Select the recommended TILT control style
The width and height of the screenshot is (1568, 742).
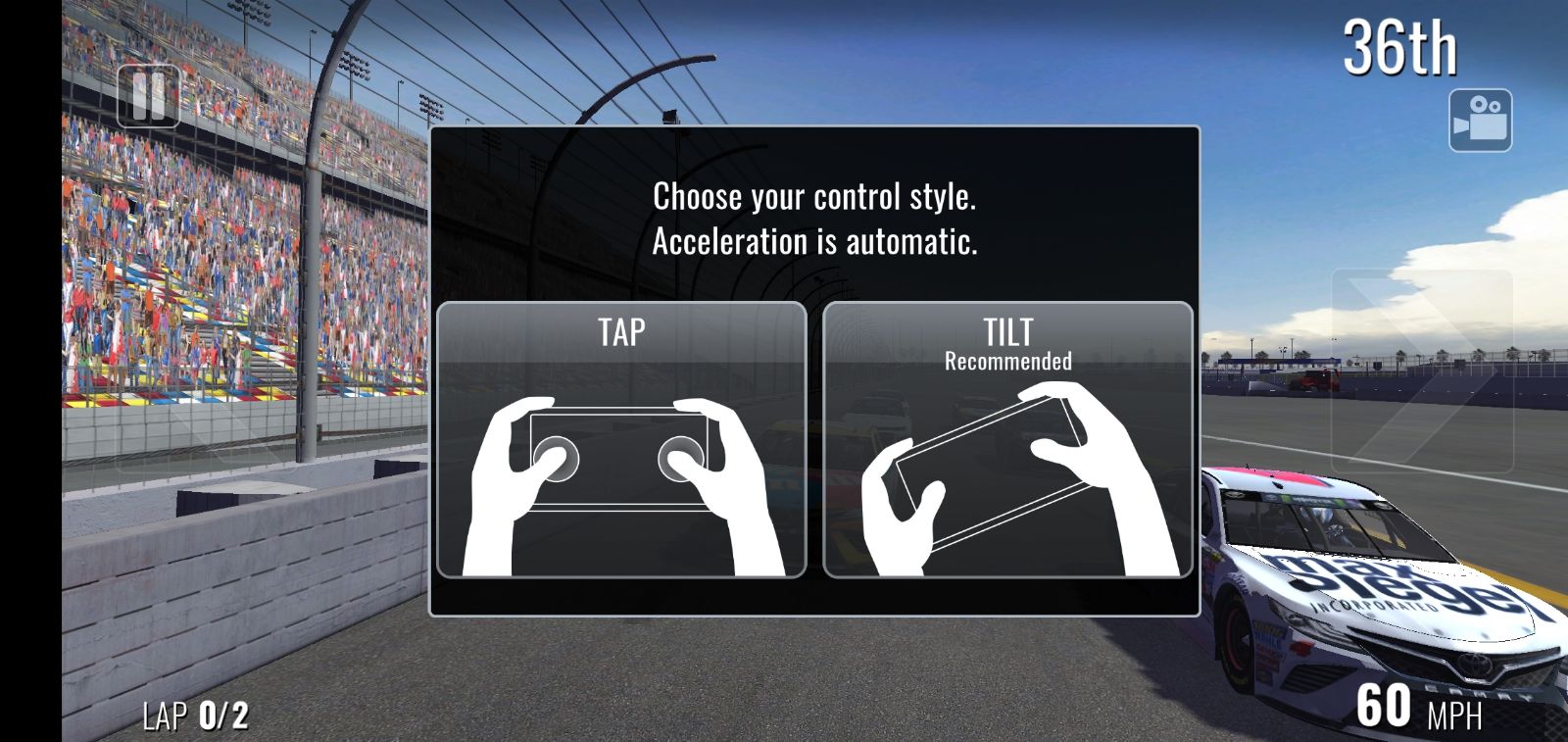pyautogui.click(x=1007, y=439)
